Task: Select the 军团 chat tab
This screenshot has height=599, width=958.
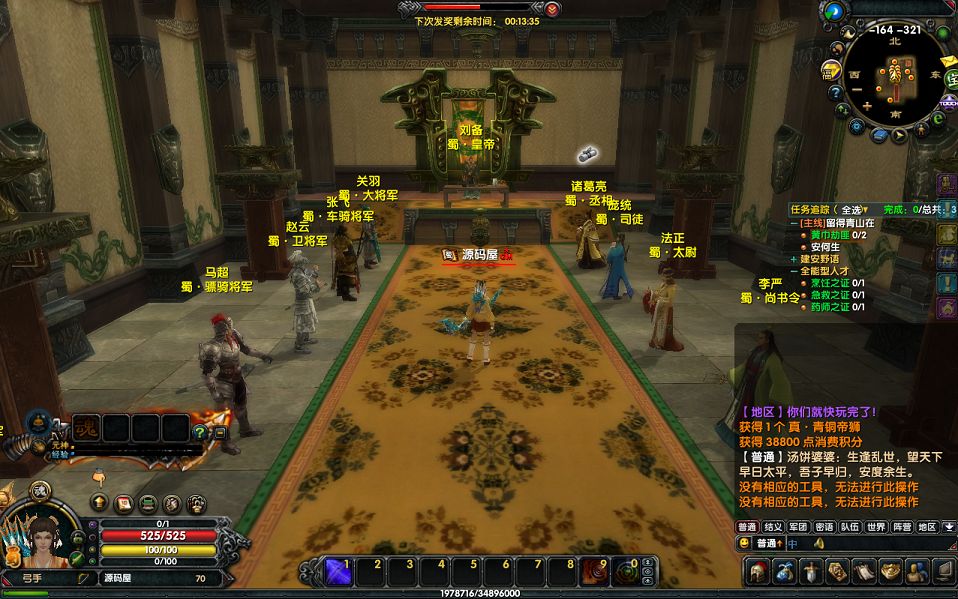Action: 798,527
